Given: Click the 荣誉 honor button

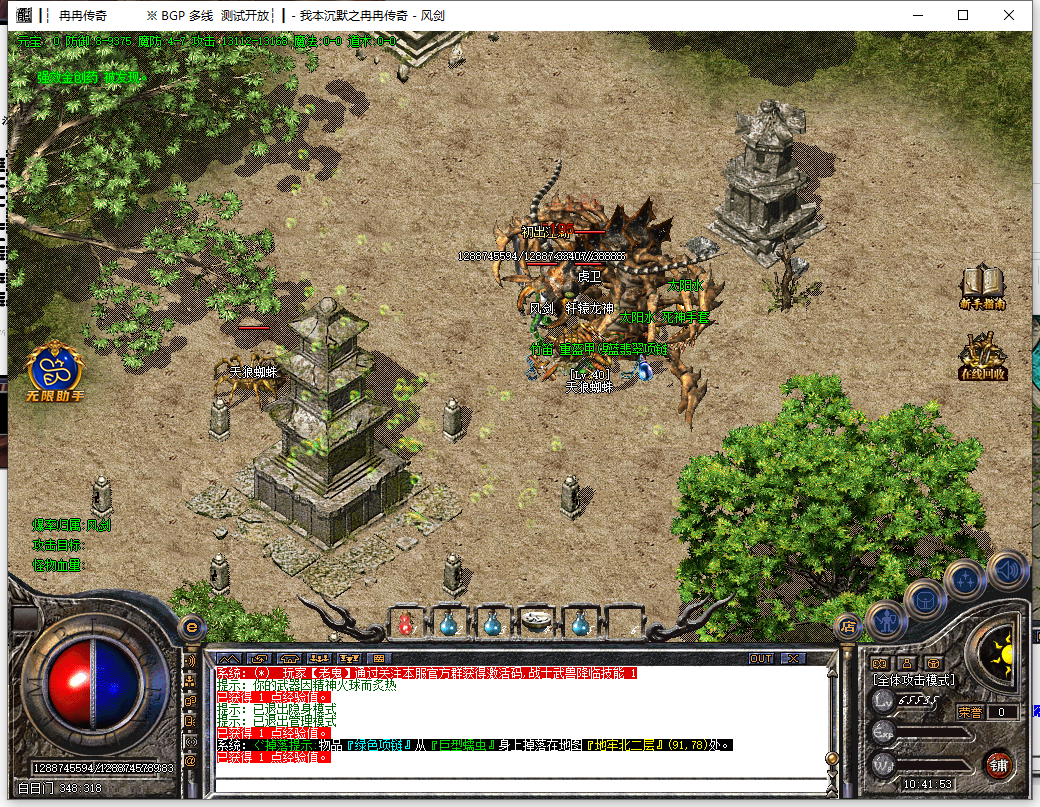Looking at the screenshot, I should (x=970, y=712).
